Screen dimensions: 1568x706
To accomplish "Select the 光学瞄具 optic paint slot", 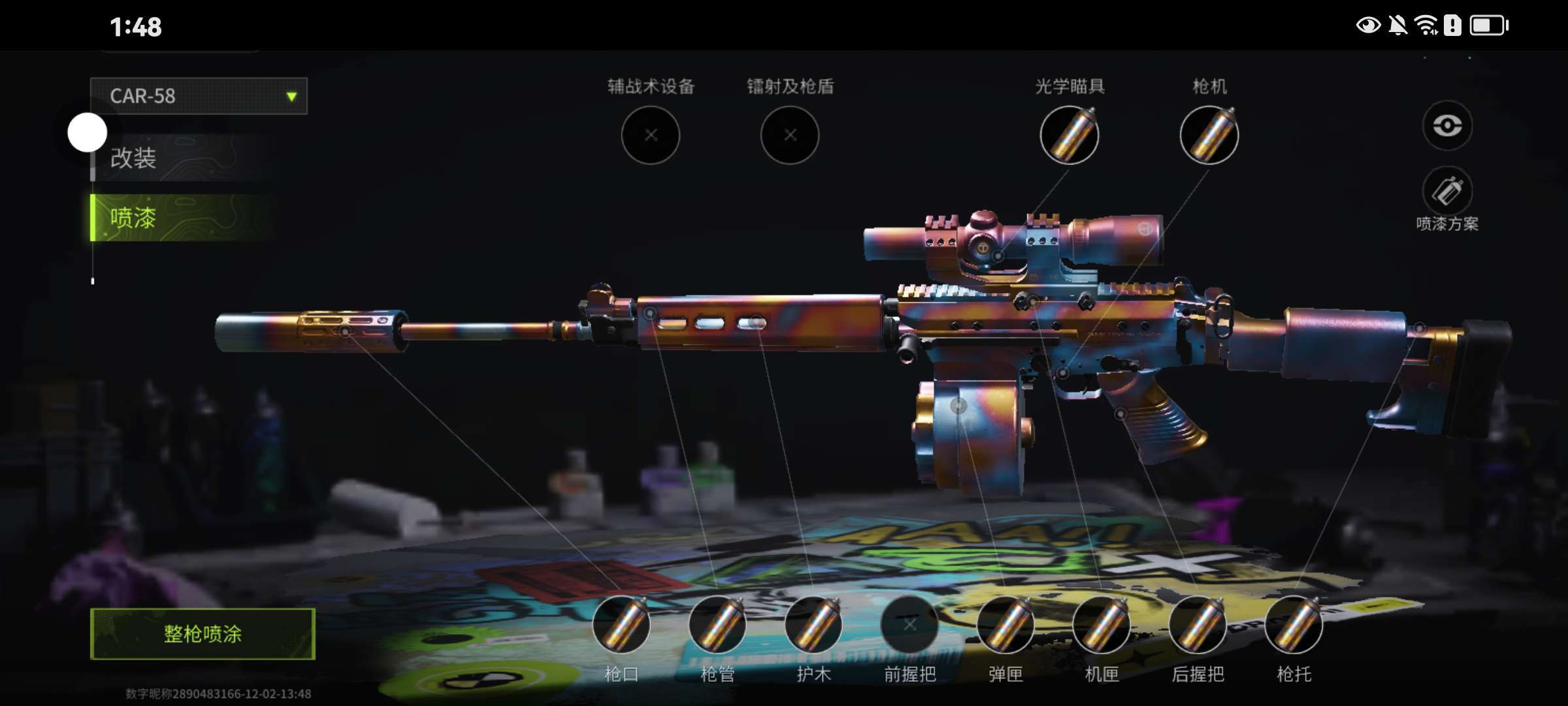I will pyautogui.click(x=1070, y=135).
